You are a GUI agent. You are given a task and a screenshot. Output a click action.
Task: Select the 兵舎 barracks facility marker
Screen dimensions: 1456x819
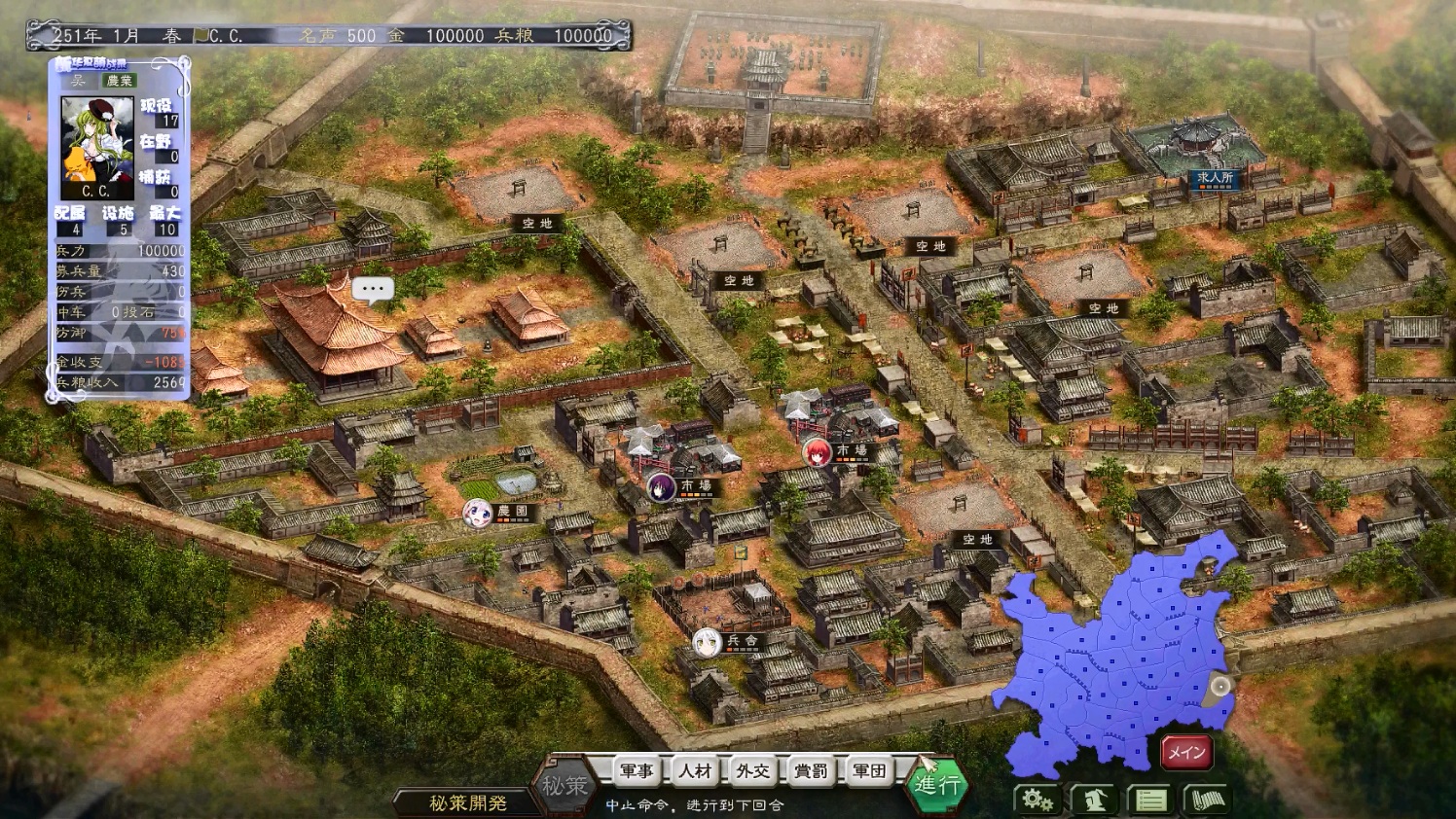click(742, 641)
